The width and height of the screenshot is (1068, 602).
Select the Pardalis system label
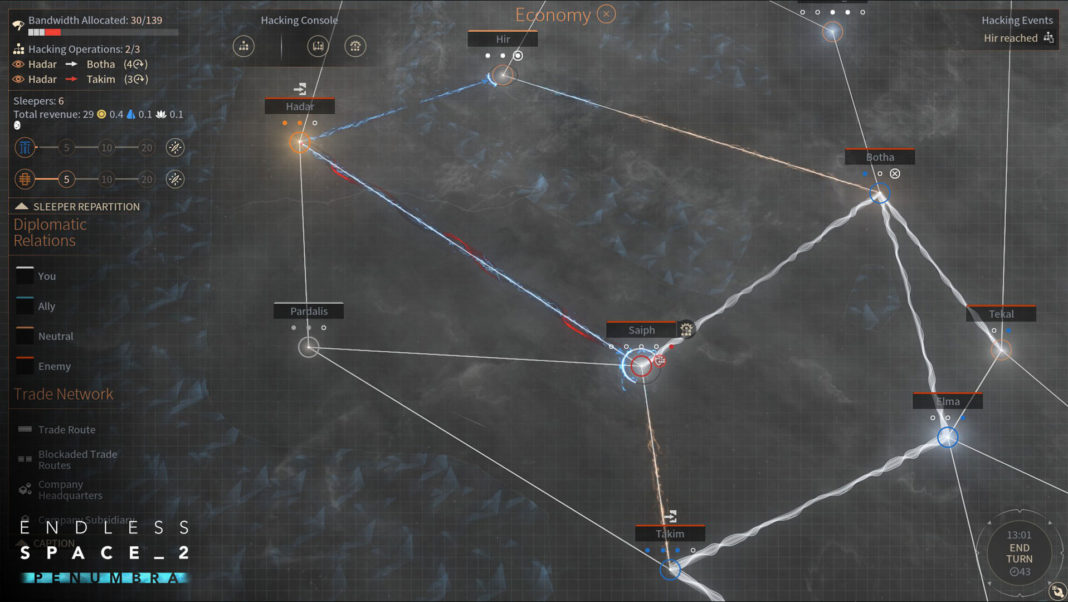[x=309, y=312]
